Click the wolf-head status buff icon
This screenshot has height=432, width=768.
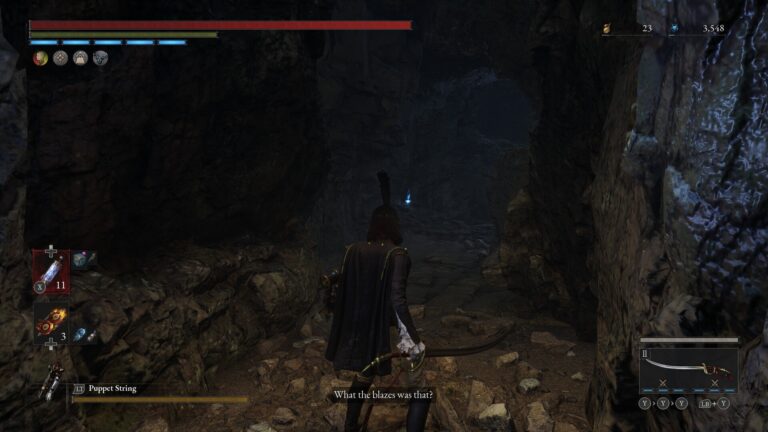coord(100,58)
